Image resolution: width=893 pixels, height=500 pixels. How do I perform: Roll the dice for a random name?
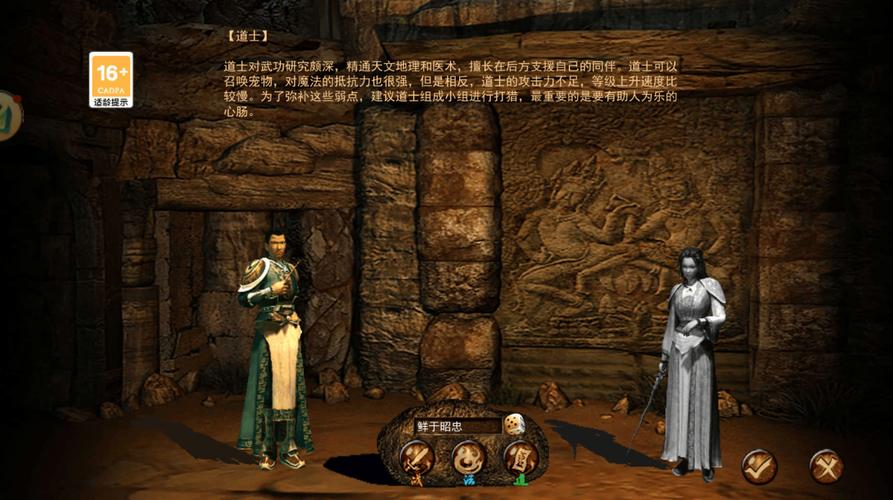pos(514,425)
